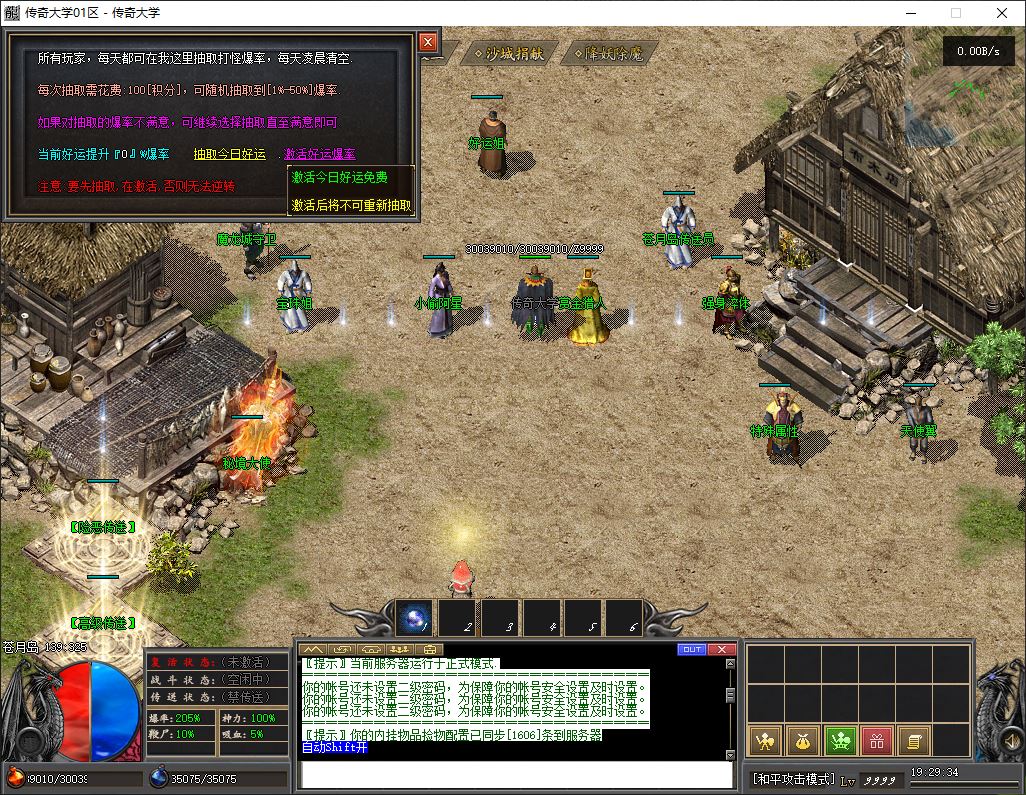Close the chat panel with red X
This screenshot has height=795, width=1026.
pyautogui.click(x=722, y=649)
